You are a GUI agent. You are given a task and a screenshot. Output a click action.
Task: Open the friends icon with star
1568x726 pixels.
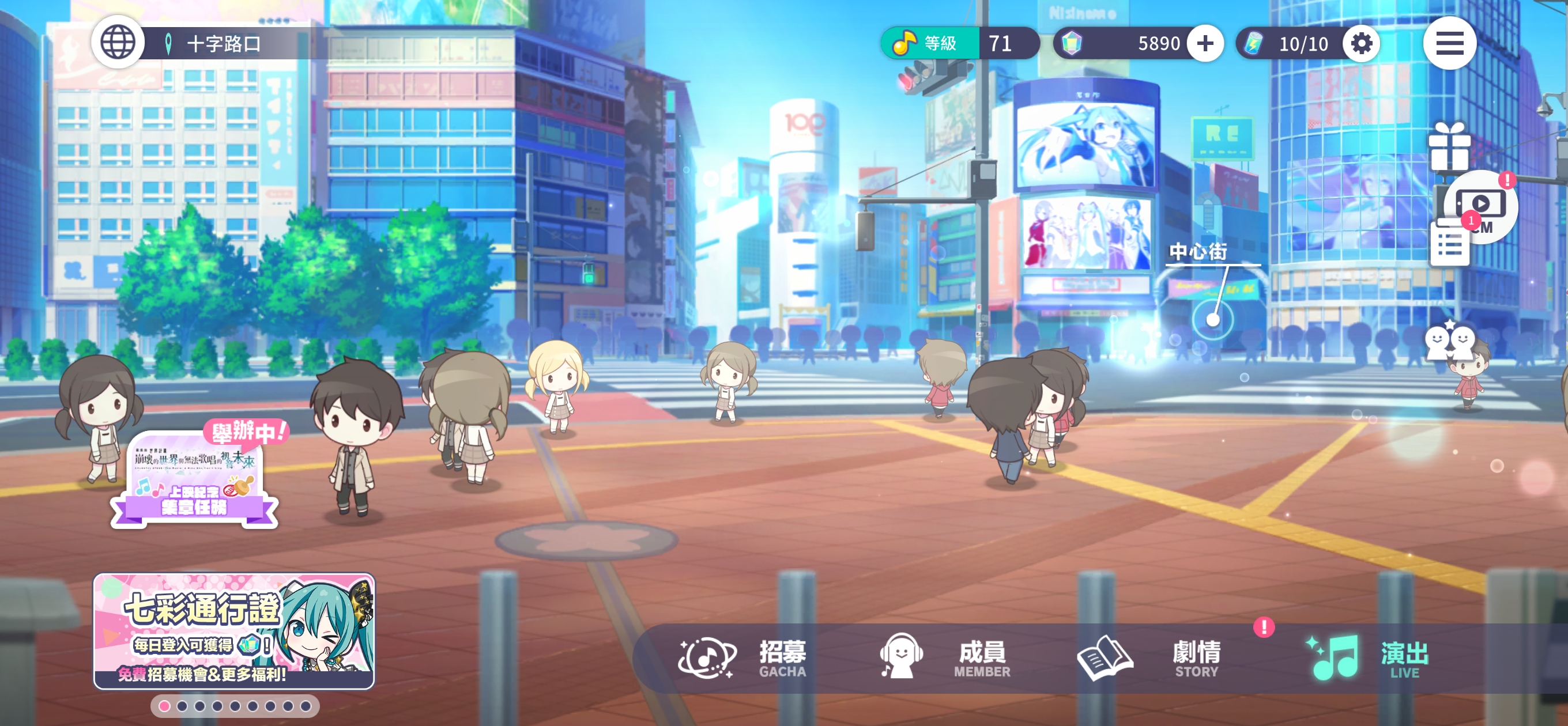coord(1449,340)
